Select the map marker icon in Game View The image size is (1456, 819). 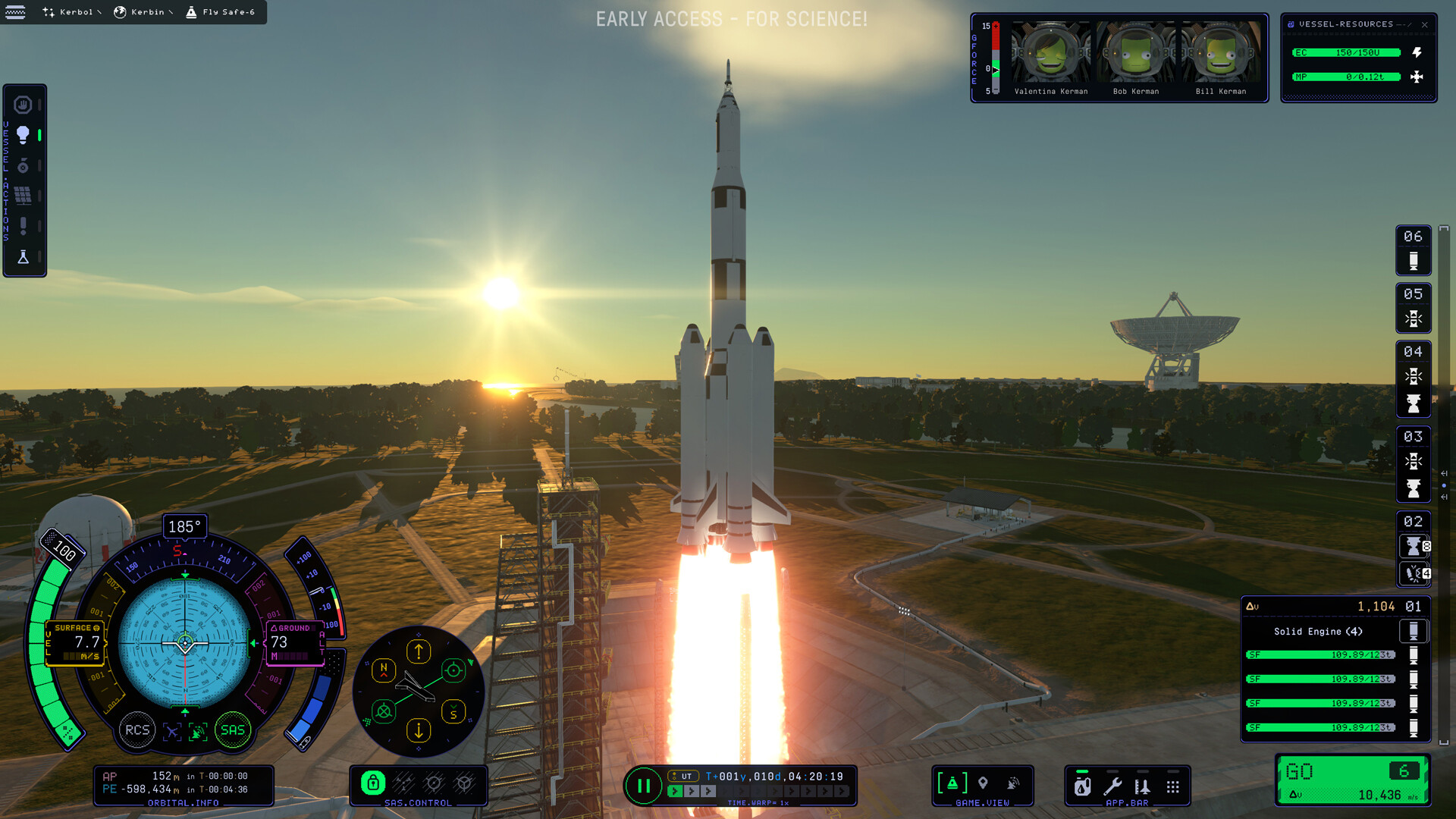983,783
